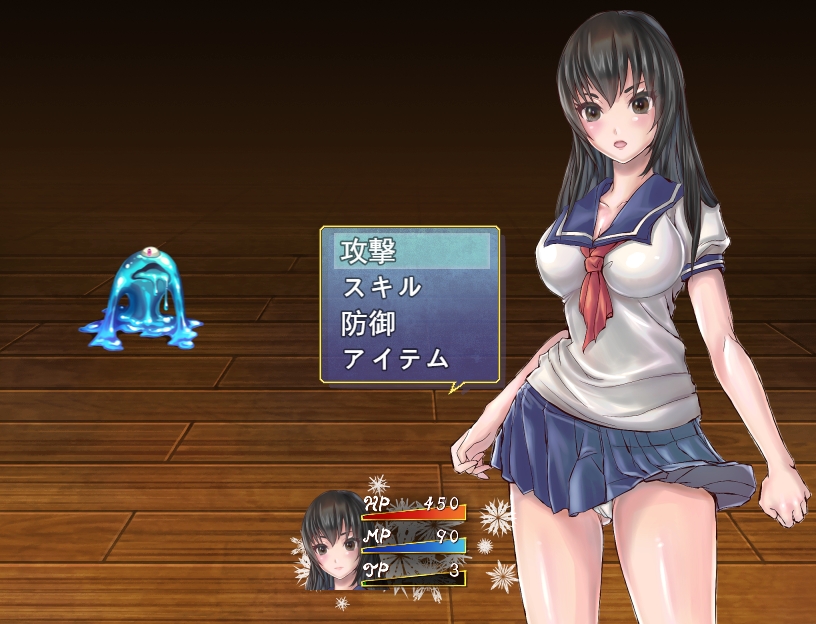
Task: Open the アイテム item command
Action: click(x=411, y=360)
